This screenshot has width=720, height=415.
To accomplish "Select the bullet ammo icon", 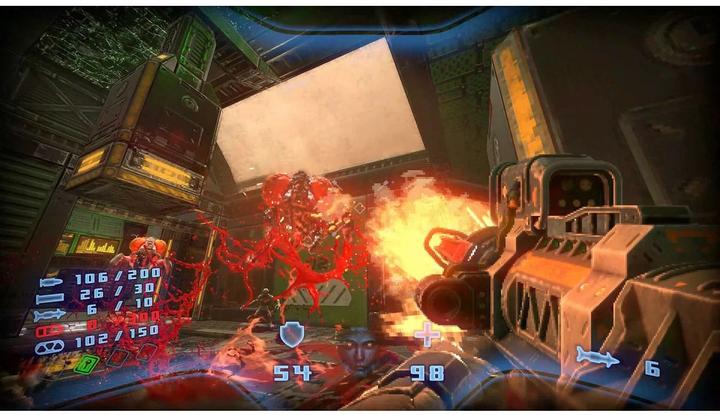I will pos(49,278).
